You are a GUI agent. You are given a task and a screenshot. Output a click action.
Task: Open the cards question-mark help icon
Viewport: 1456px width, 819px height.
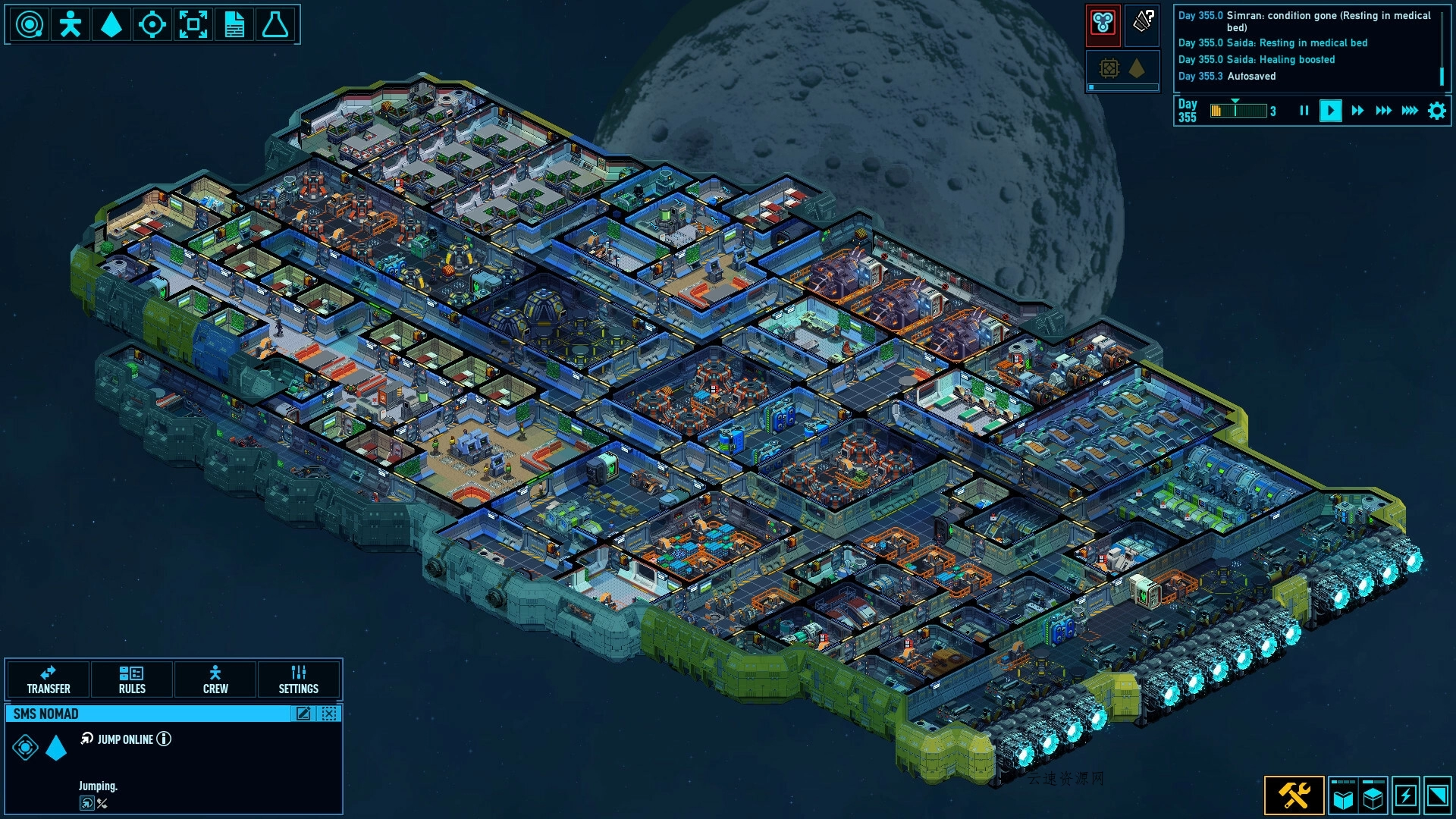pos(1143,22)
